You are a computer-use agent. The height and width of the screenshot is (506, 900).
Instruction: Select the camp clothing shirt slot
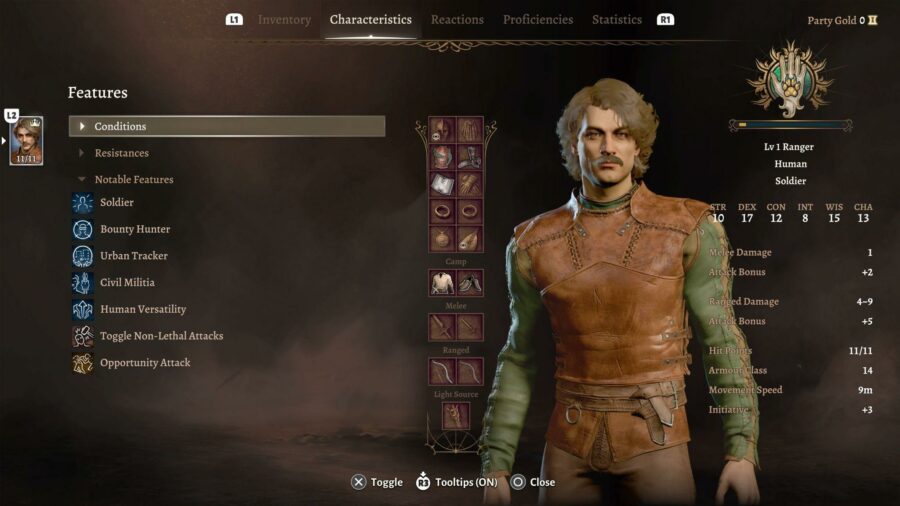point(442,283)
